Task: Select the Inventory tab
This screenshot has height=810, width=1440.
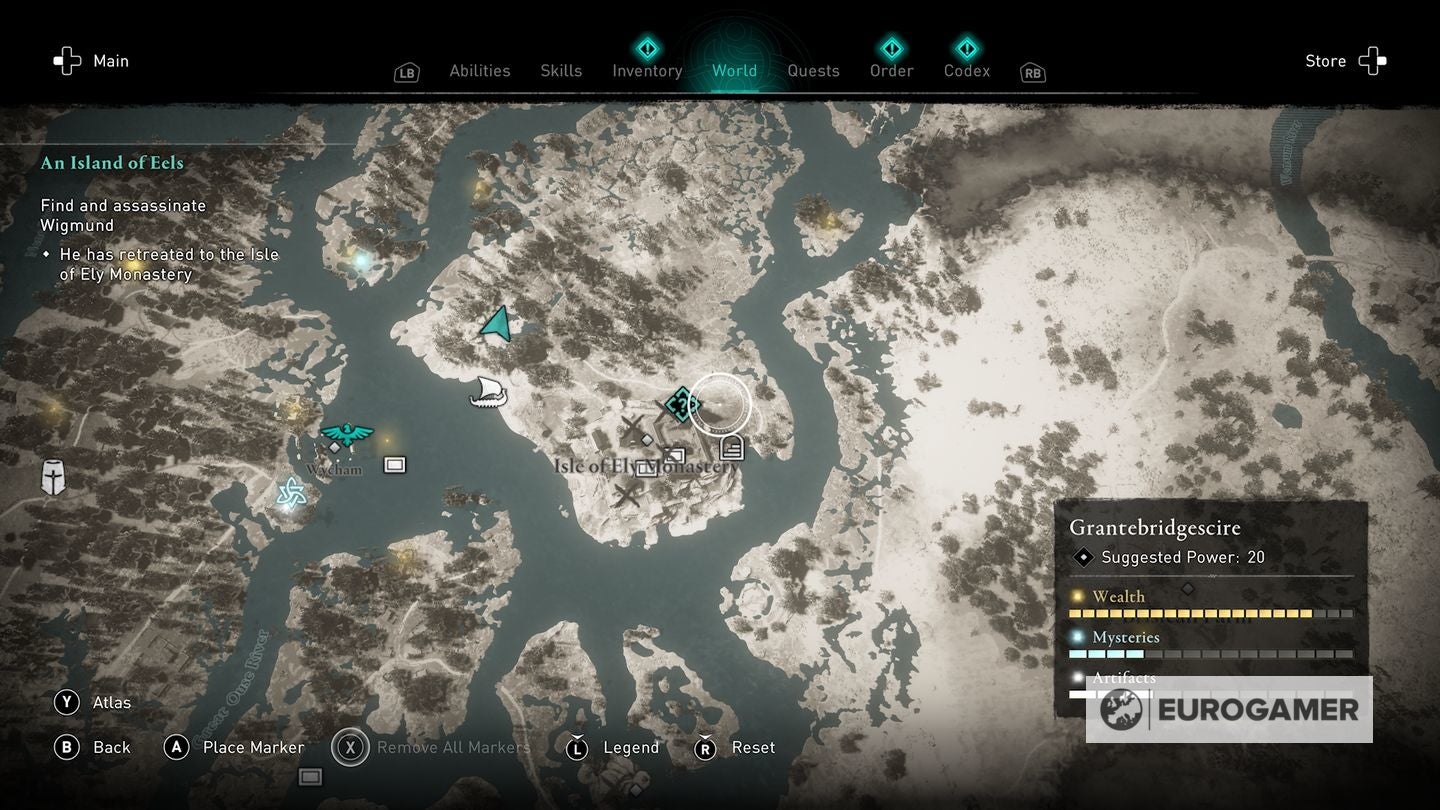Action: (647, 71)
